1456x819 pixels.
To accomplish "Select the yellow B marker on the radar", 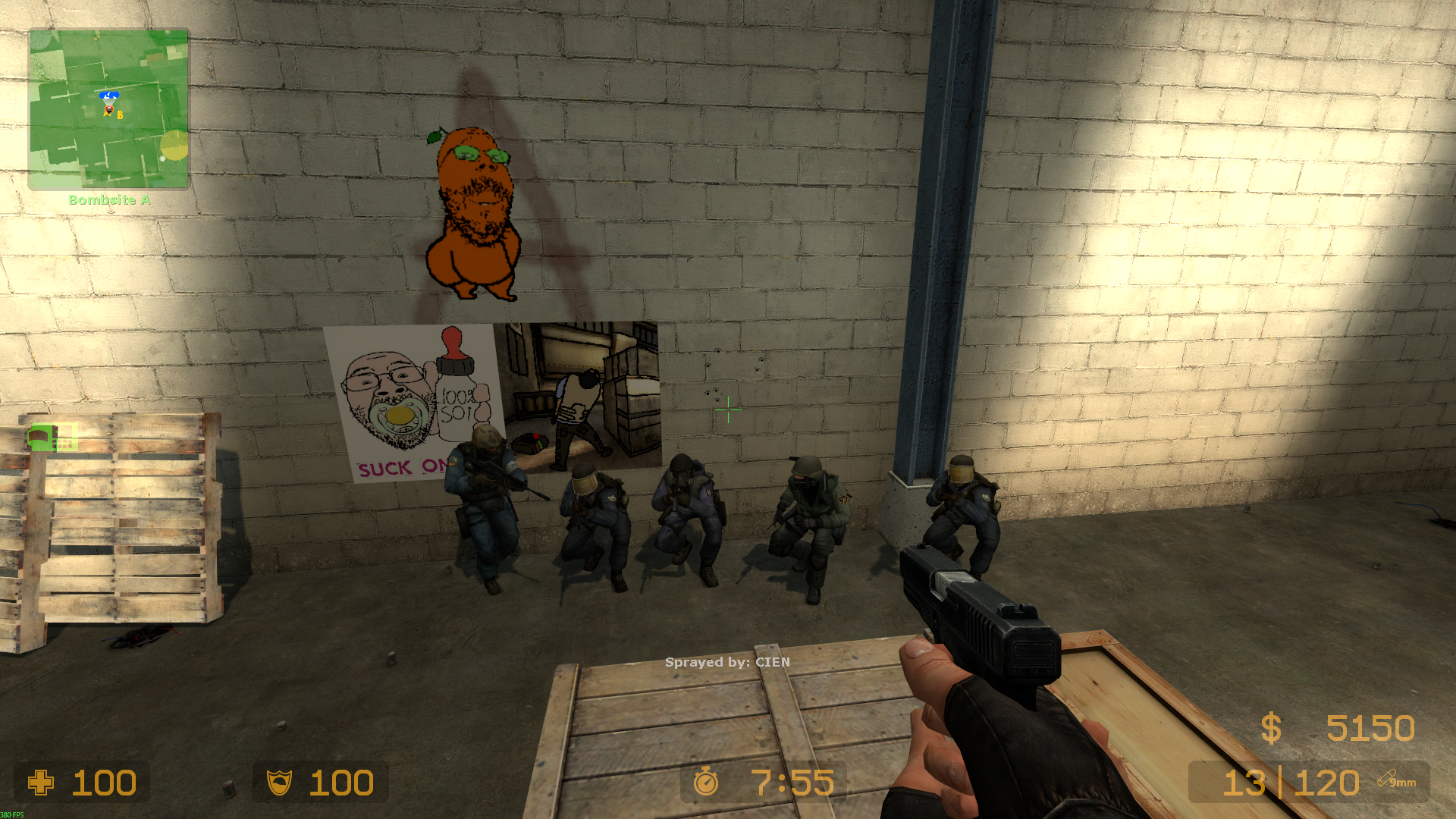I will (x=120, y=115).
